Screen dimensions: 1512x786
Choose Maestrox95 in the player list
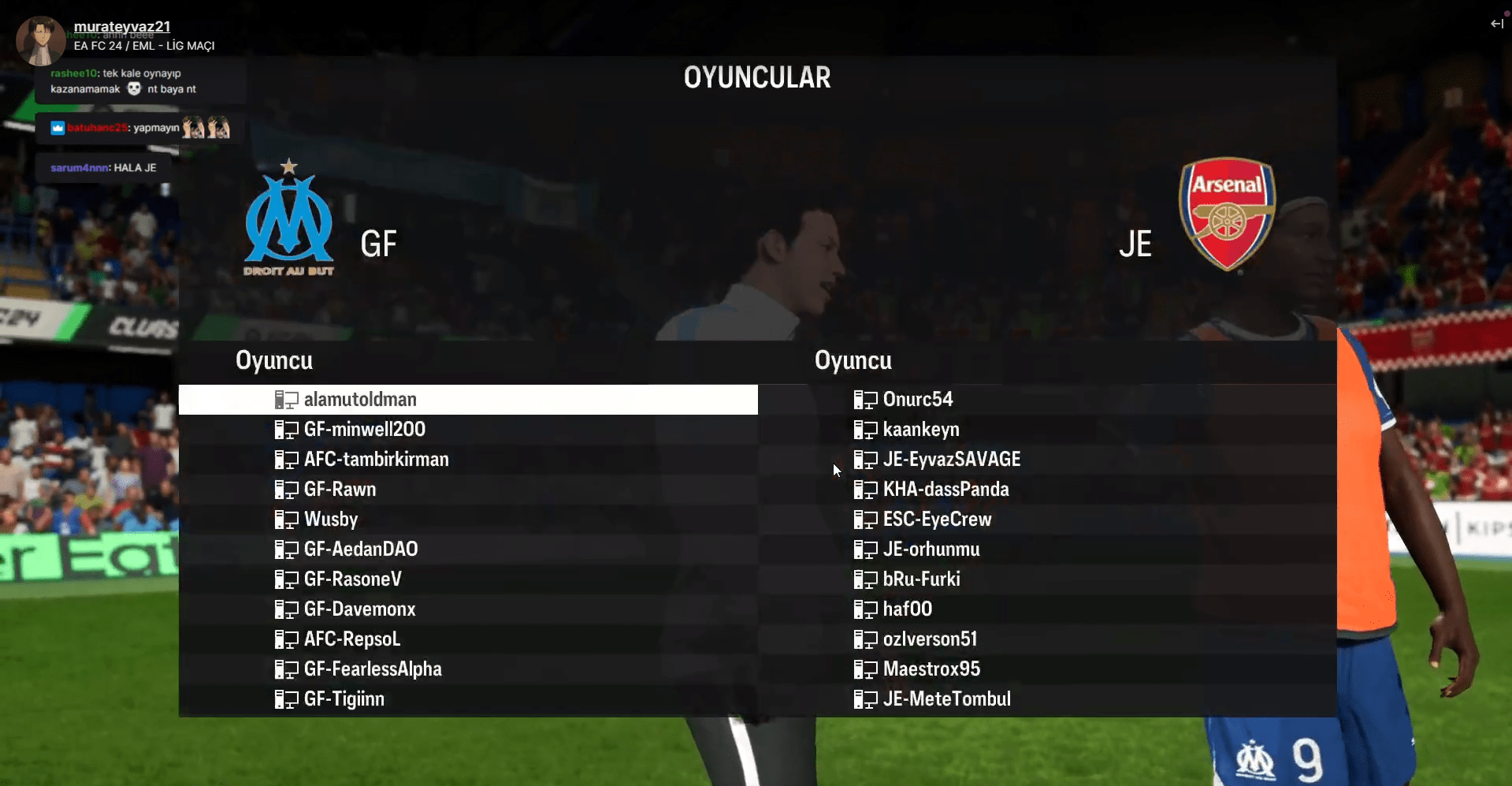(x=931, y=669)
